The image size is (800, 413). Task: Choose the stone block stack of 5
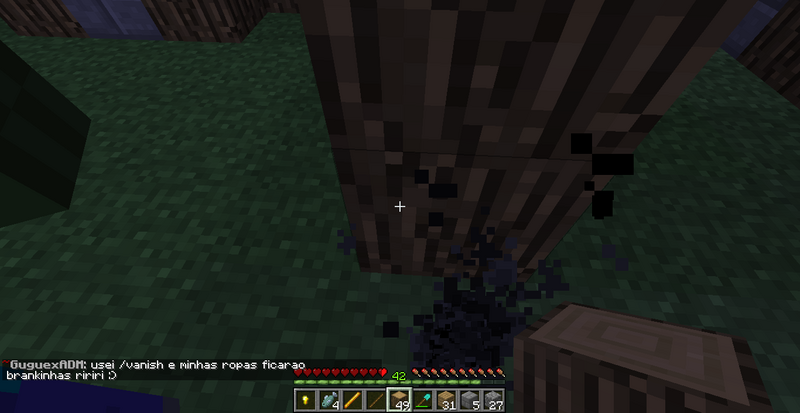471,400
